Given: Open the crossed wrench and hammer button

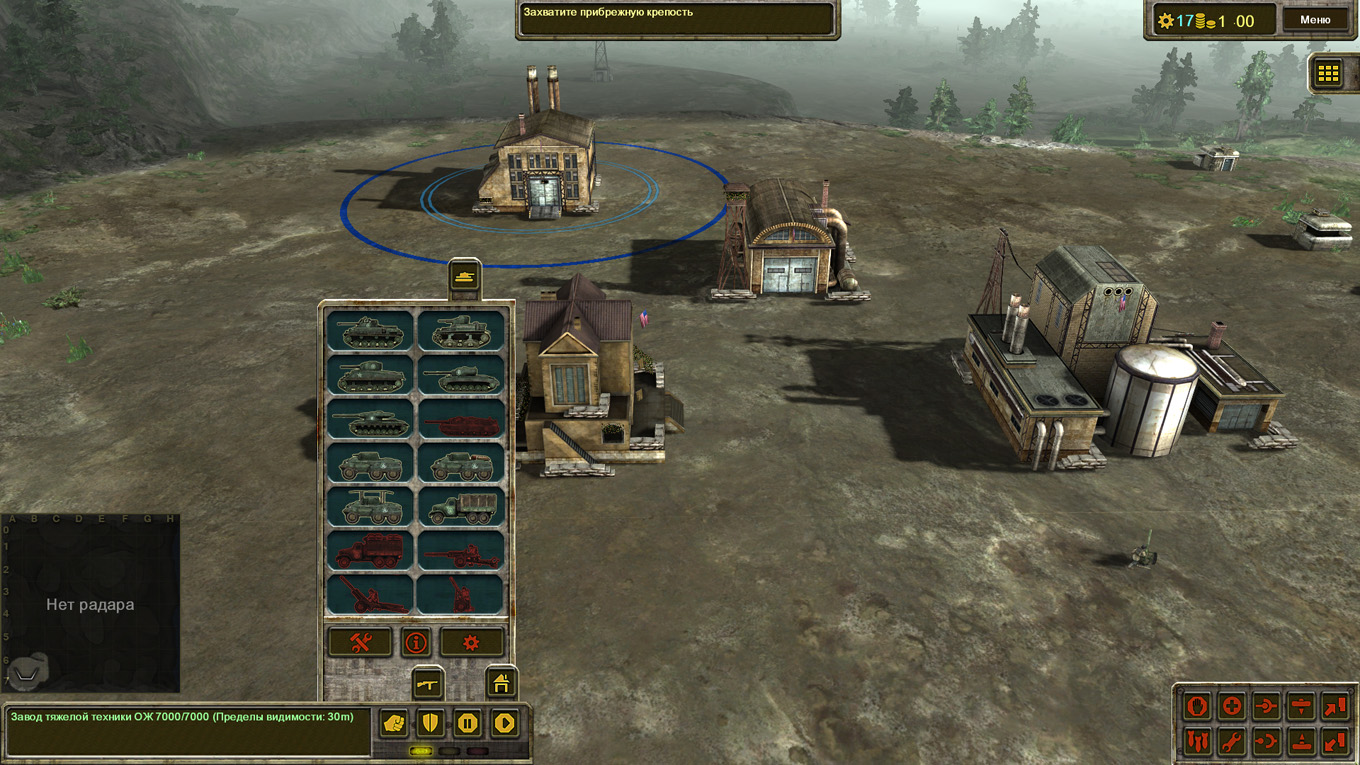Looking at the screenshot, I should pyautogui.click(x=360, y=642).
